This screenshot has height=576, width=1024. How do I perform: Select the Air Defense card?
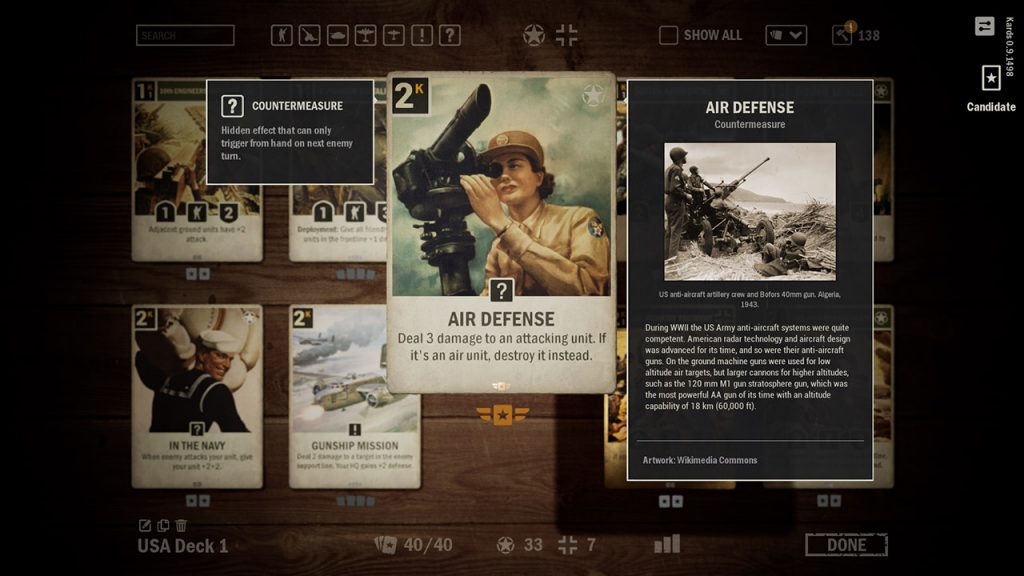point(501,232)
